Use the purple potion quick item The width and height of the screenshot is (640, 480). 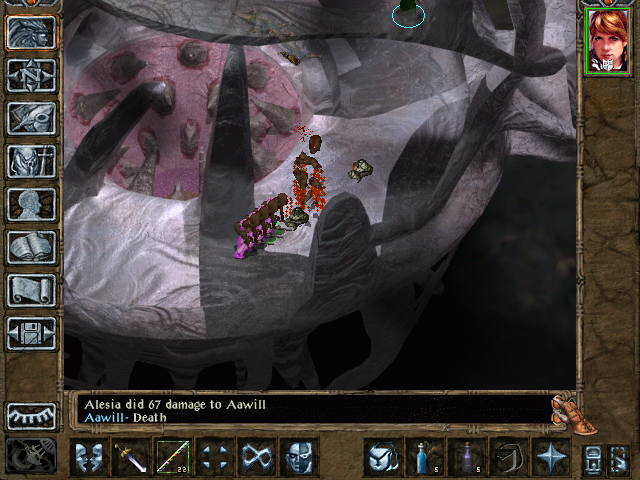(x=466, y=457)
